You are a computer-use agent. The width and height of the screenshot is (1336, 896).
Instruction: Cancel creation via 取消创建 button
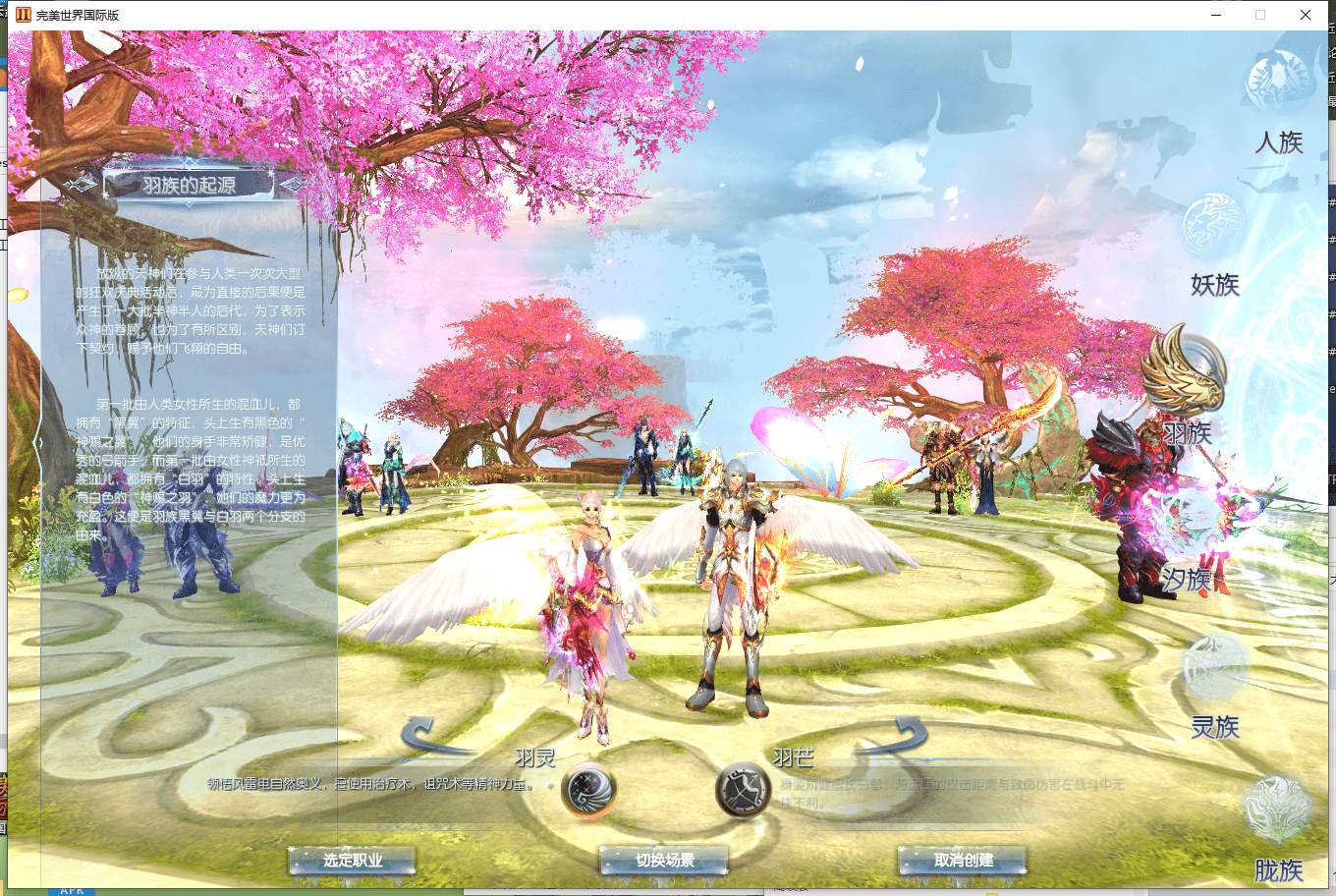click(963, 861)
